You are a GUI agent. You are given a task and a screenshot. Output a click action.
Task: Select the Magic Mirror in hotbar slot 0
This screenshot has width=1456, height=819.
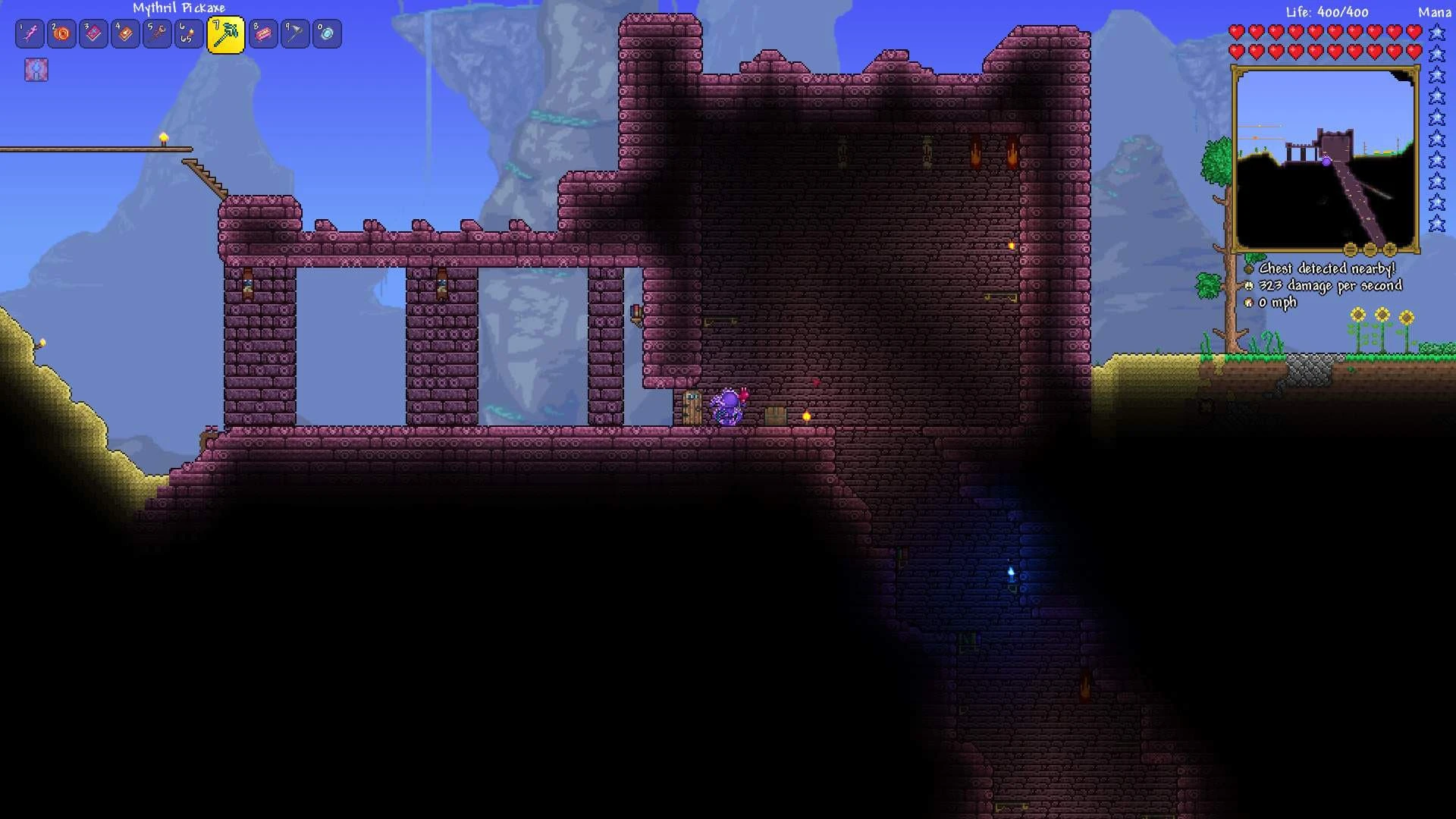(x=326, y=33)
